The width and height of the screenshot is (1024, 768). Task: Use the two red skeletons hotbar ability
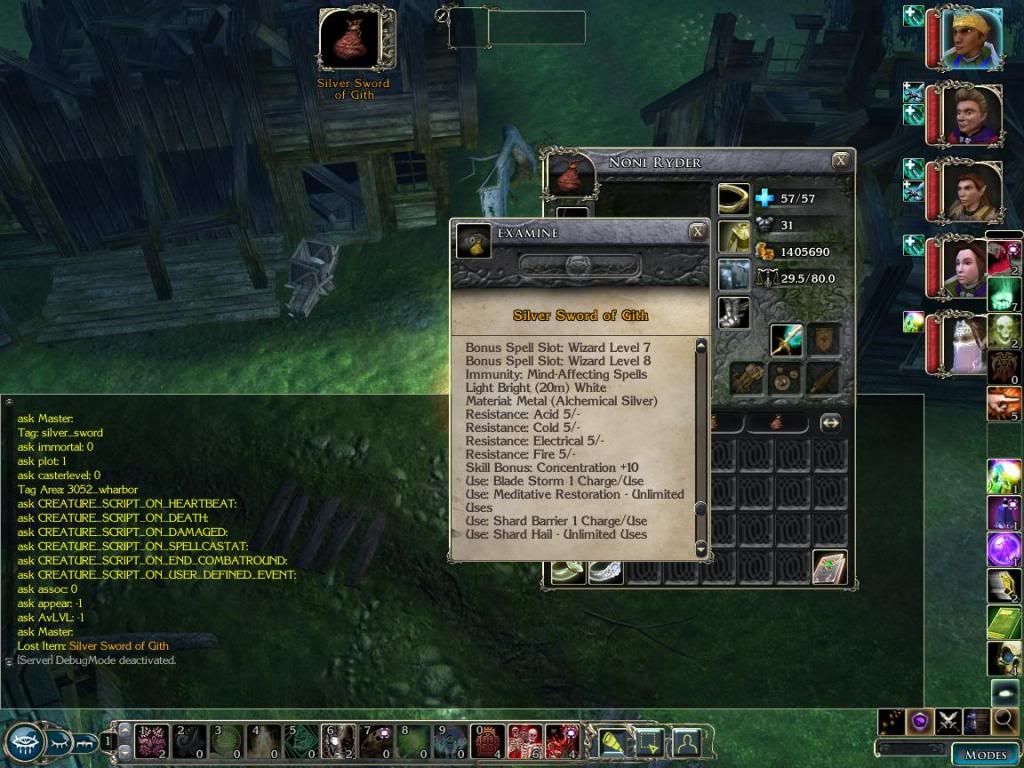(525, 742)
